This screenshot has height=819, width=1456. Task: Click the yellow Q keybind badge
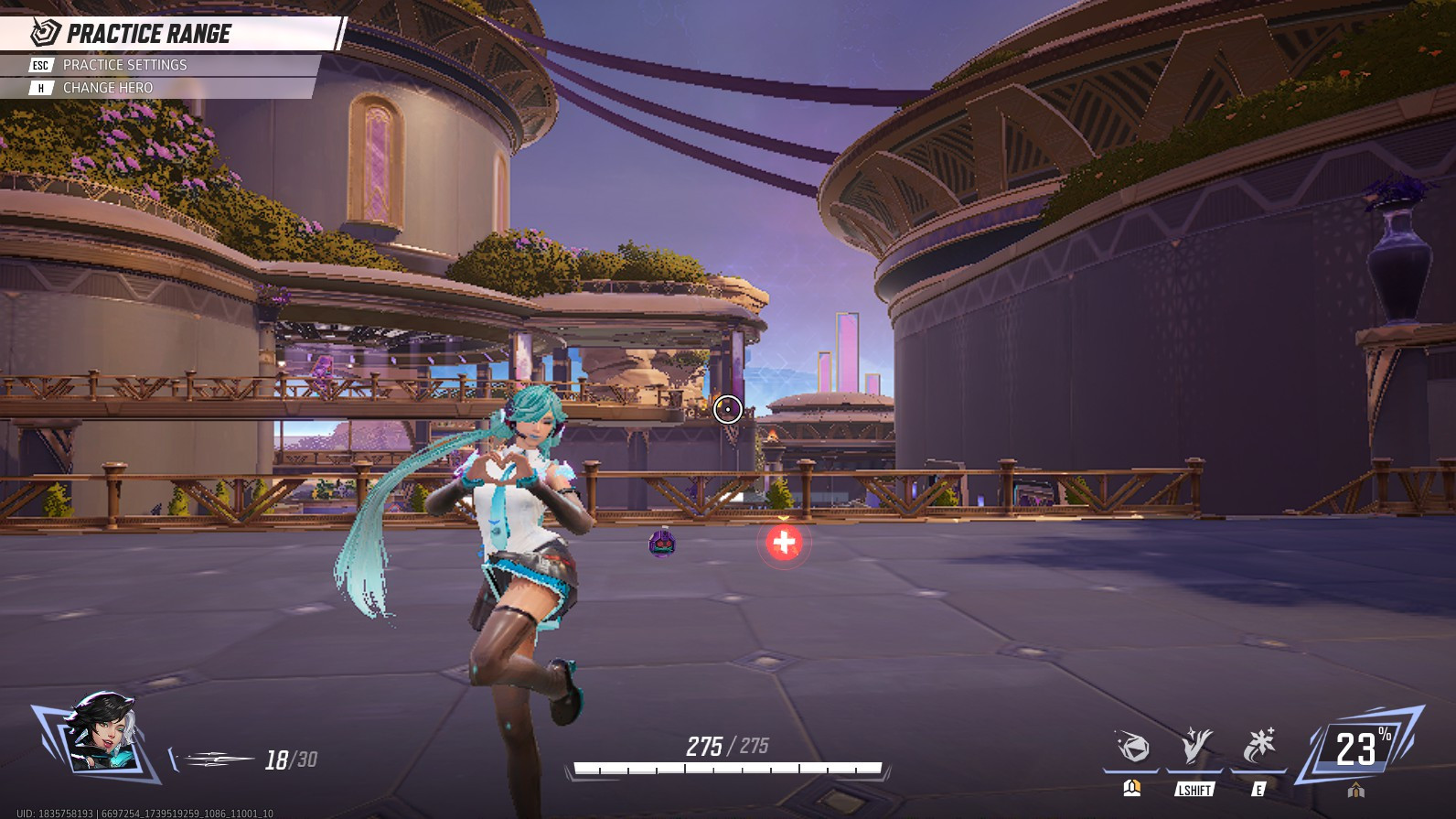point(1131,787)
